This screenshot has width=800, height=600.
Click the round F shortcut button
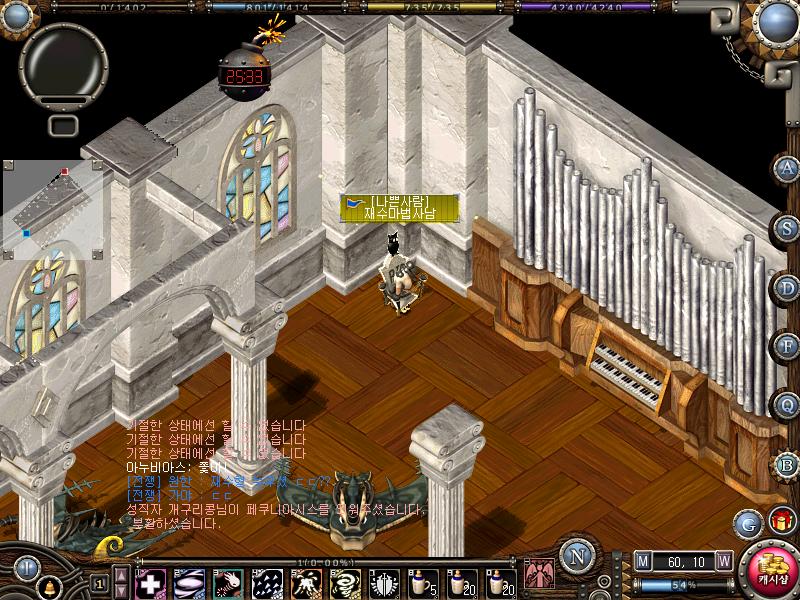[x=787, y=345]
